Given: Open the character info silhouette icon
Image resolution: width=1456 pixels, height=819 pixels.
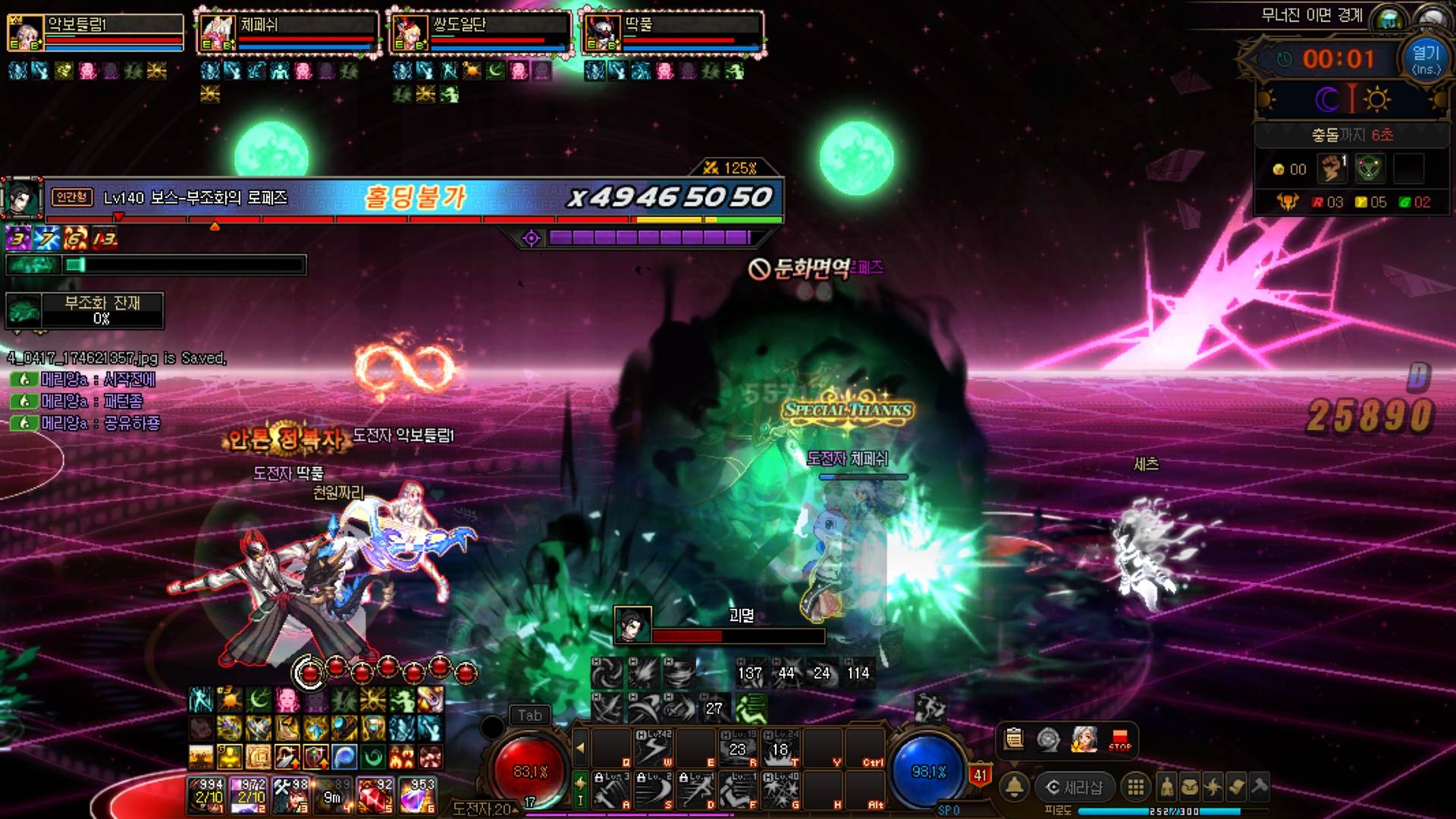Looking at the screenshot, I should [1167, 787].
